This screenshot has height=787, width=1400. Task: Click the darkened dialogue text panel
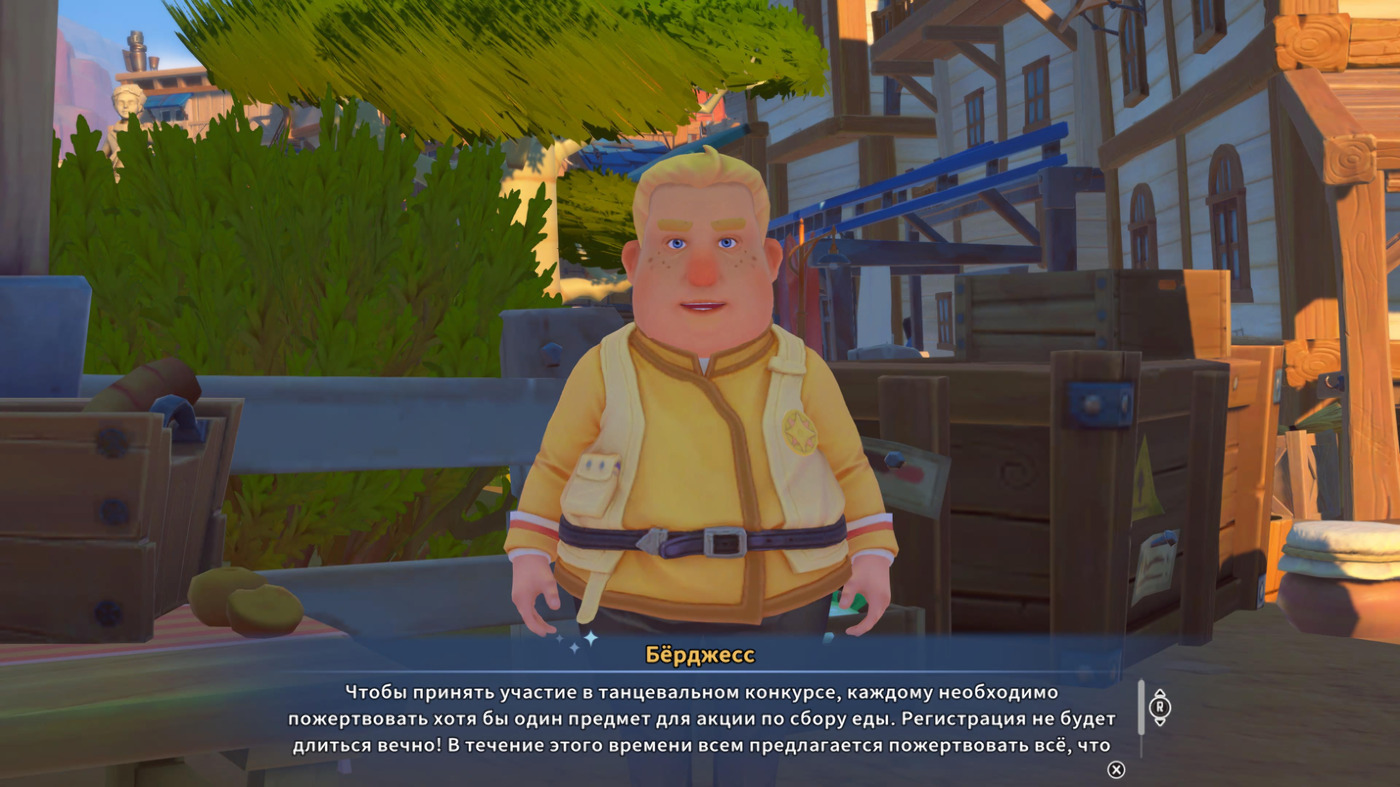(700, 720)
